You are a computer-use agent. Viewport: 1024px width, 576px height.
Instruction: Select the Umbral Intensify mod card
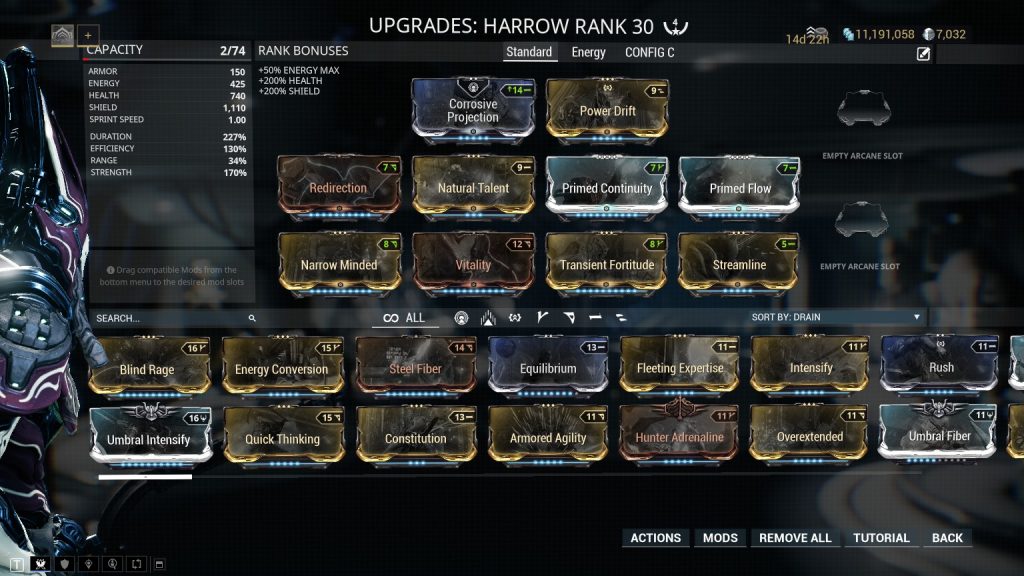click(148, 438)
